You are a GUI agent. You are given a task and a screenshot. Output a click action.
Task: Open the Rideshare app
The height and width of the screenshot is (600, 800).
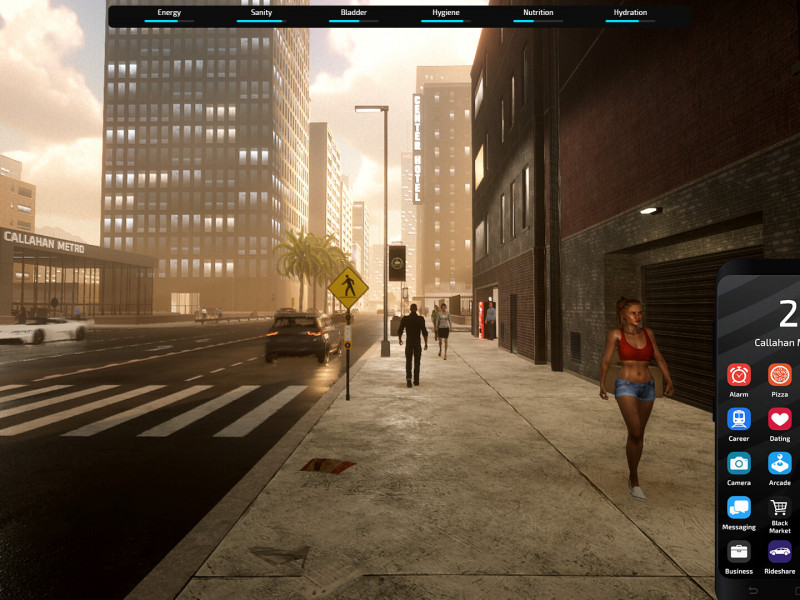779,551
